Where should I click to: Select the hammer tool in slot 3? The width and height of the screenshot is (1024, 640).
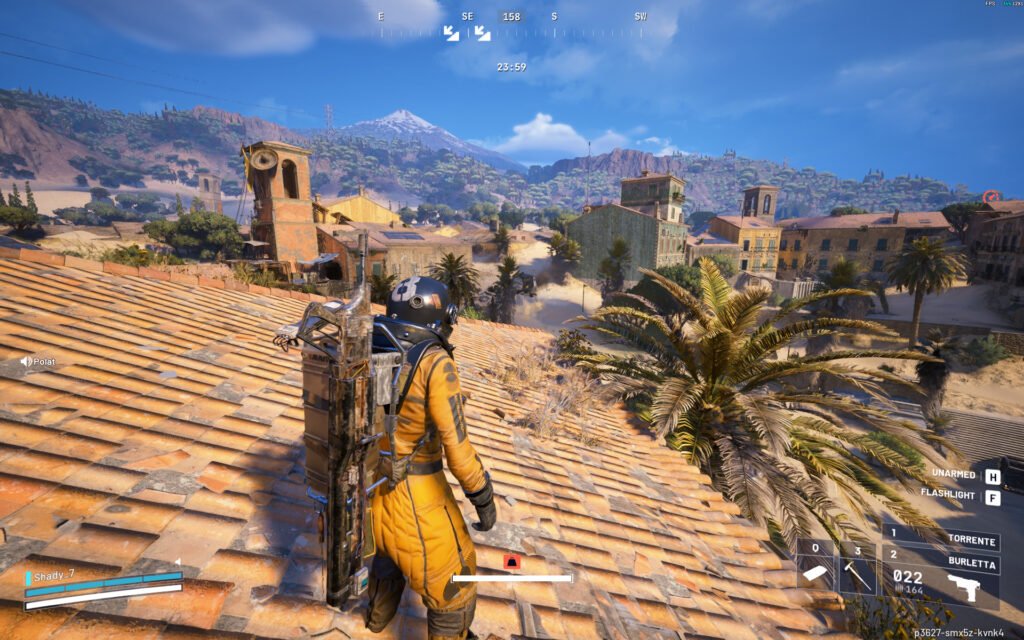point(857,572)
